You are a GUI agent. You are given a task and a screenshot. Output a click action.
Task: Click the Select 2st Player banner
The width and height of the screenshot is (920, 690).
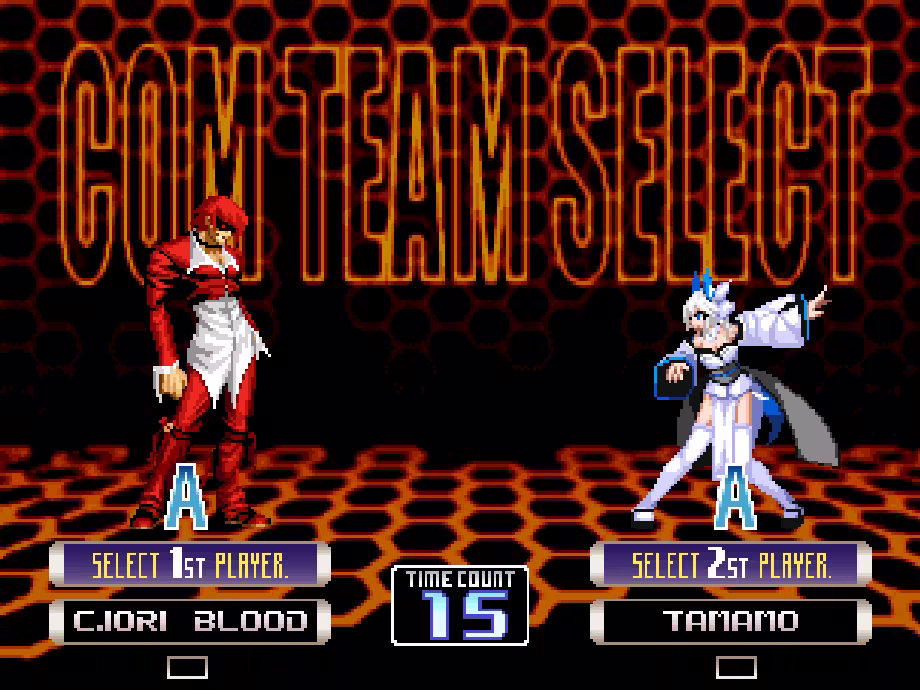point(731,565)
